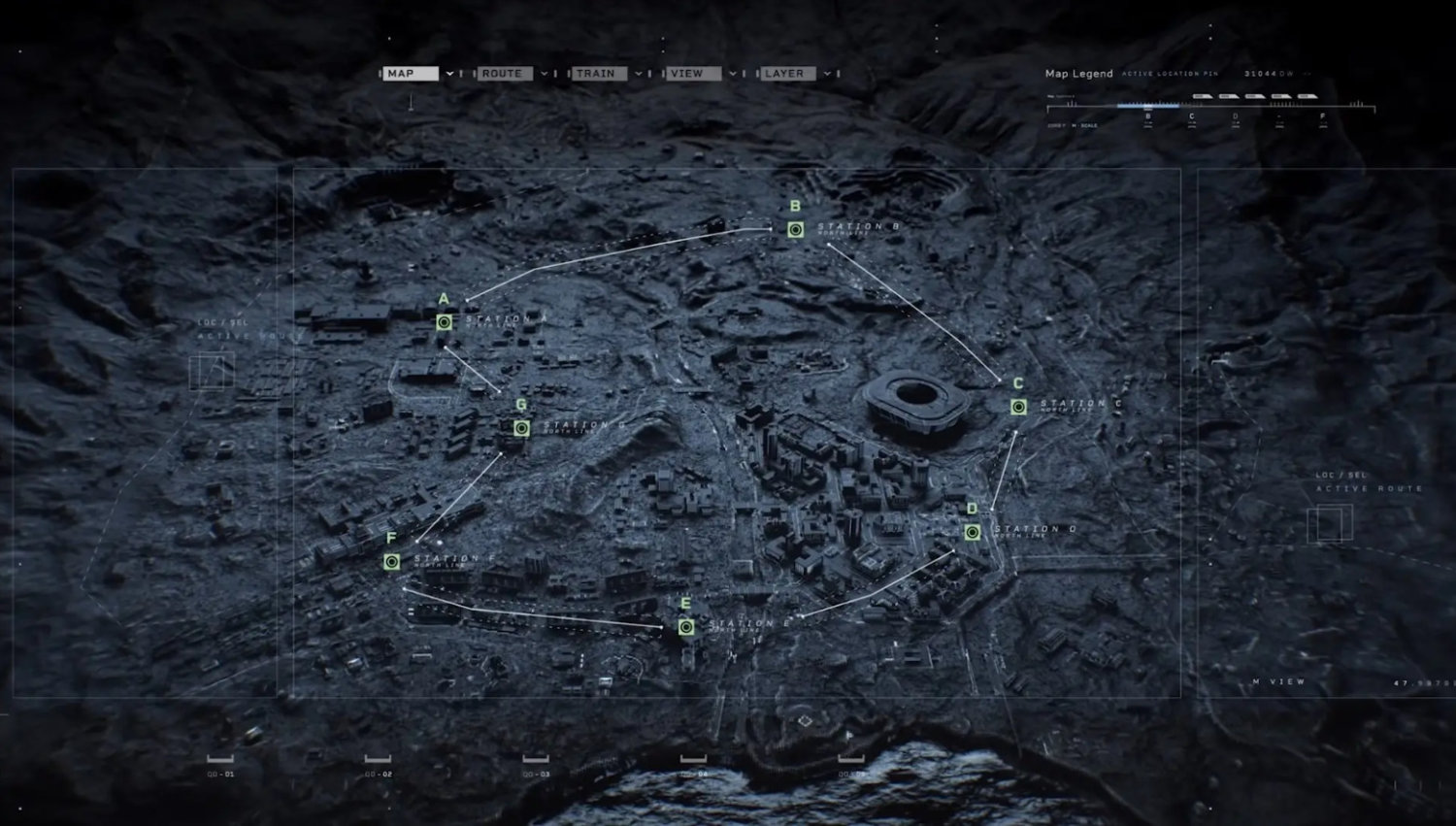Open the LAYER menu
The height and width of the screenshot is (826, 1456).
click(791, 73)
